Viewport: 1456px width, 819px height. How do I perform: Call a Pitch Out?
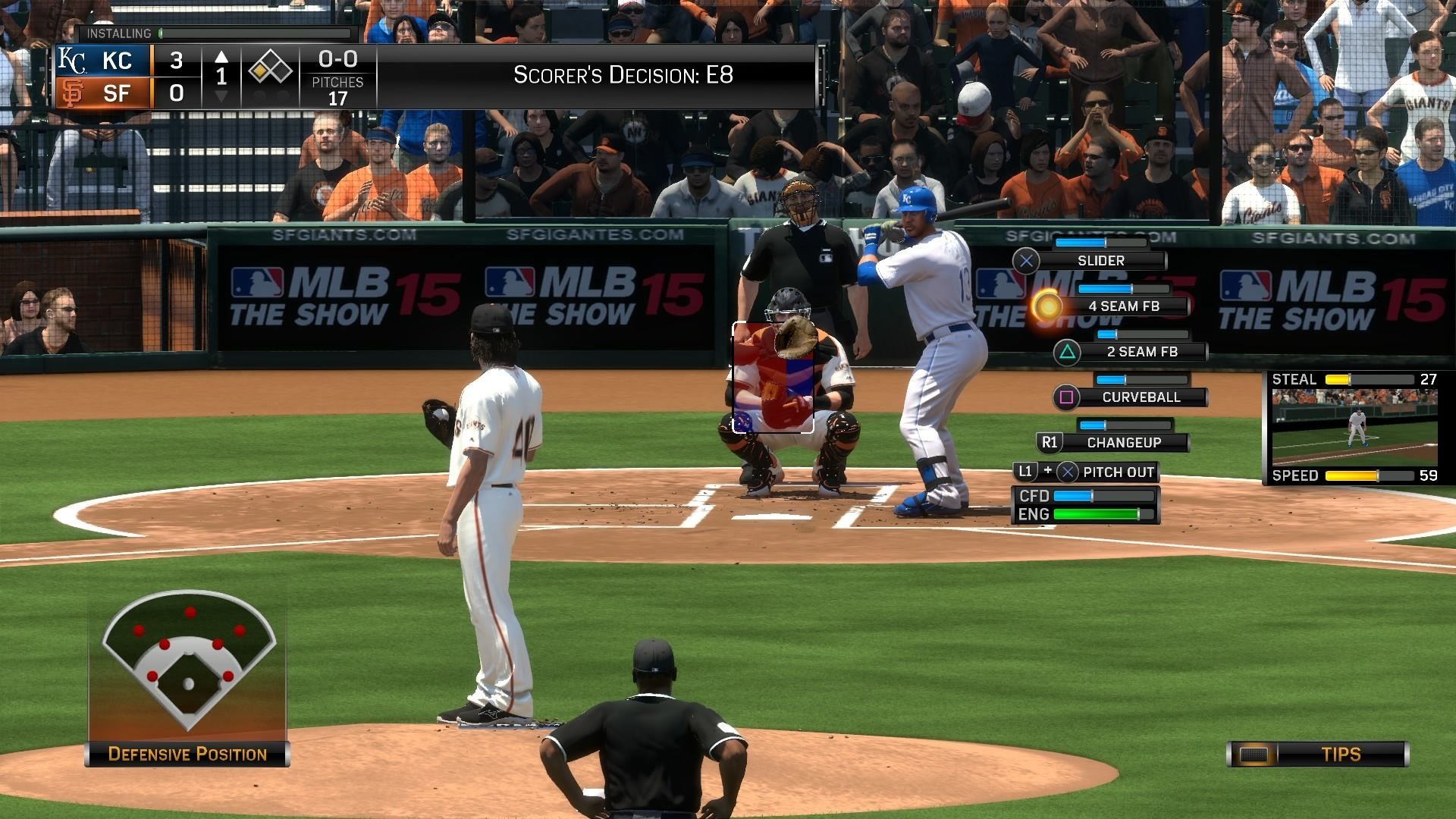(1117, 472)
